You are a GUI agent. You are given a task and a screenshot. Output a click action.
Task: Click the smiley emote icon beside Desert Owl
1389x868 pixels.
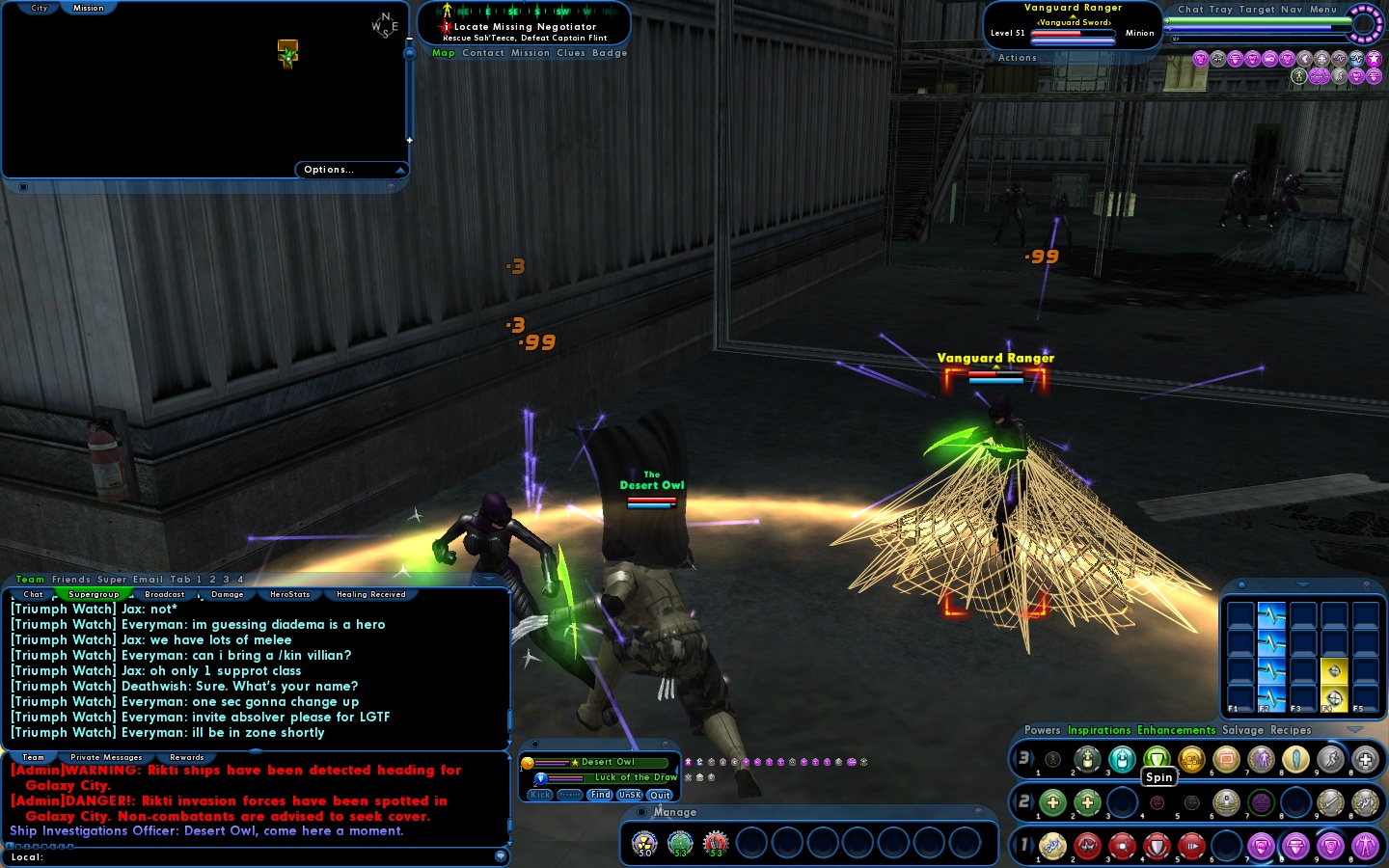coord(527,763)
